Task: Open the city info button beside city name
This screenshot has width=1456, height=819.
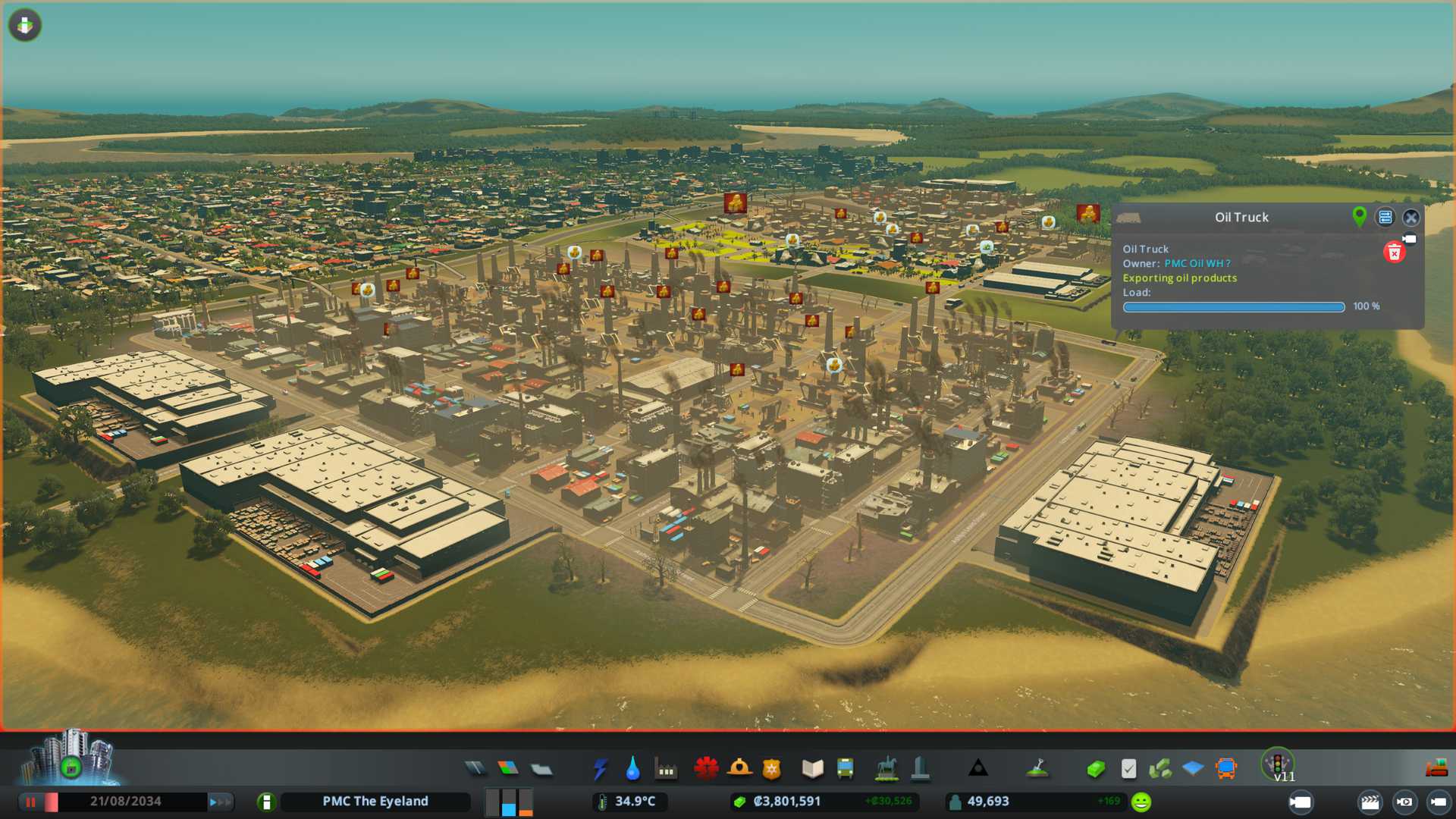Action: [x=266, y=802]
